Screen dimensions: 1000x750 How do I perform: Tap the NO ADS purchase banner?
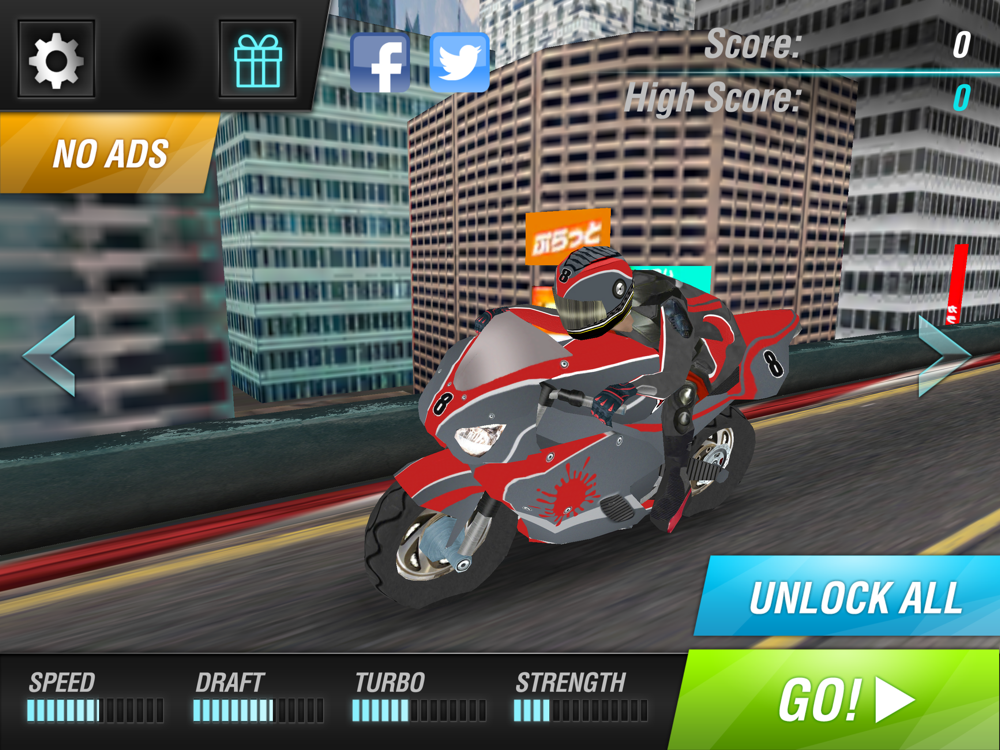(x=108, y=153)
